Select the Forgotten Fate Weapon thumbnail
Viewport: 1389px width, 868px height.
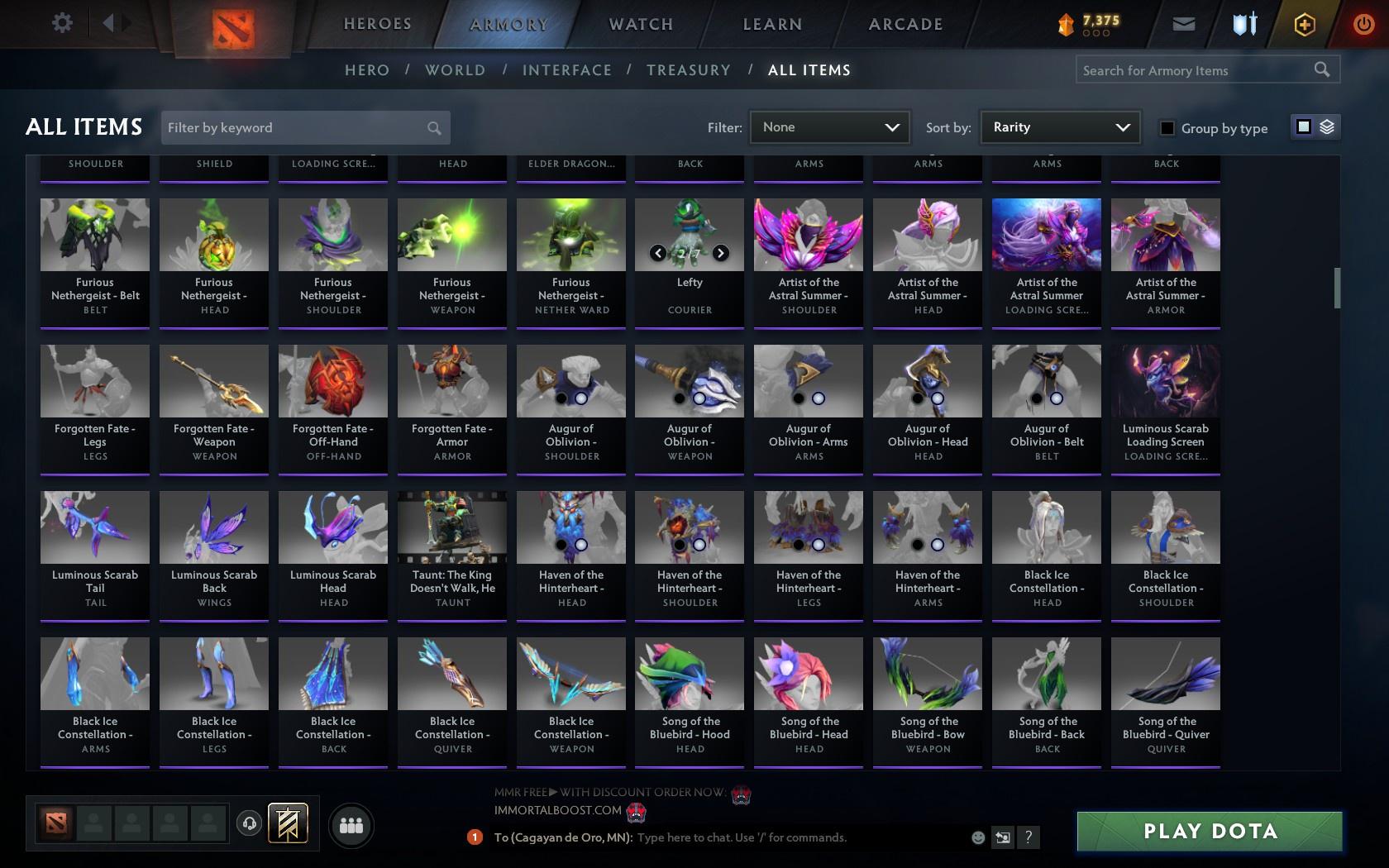point(213,380)
